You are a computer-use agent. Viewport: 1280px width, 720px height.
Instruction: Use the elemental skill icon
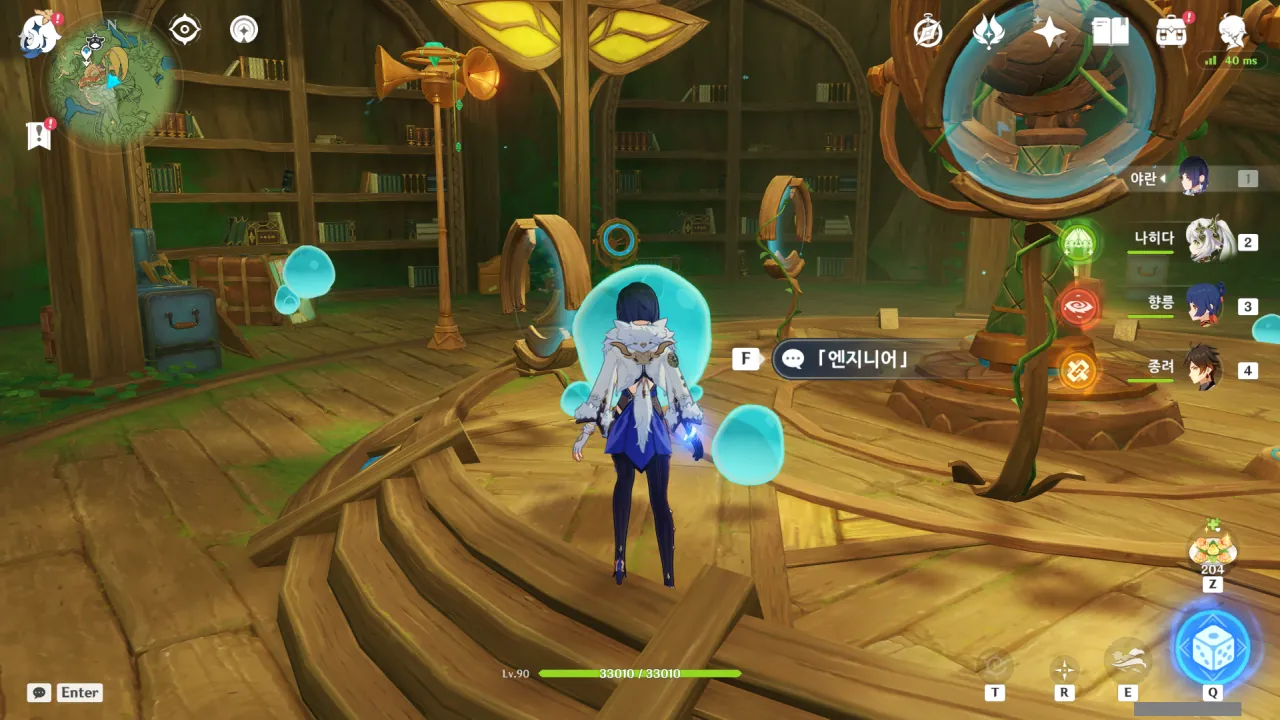[1127, 660]
